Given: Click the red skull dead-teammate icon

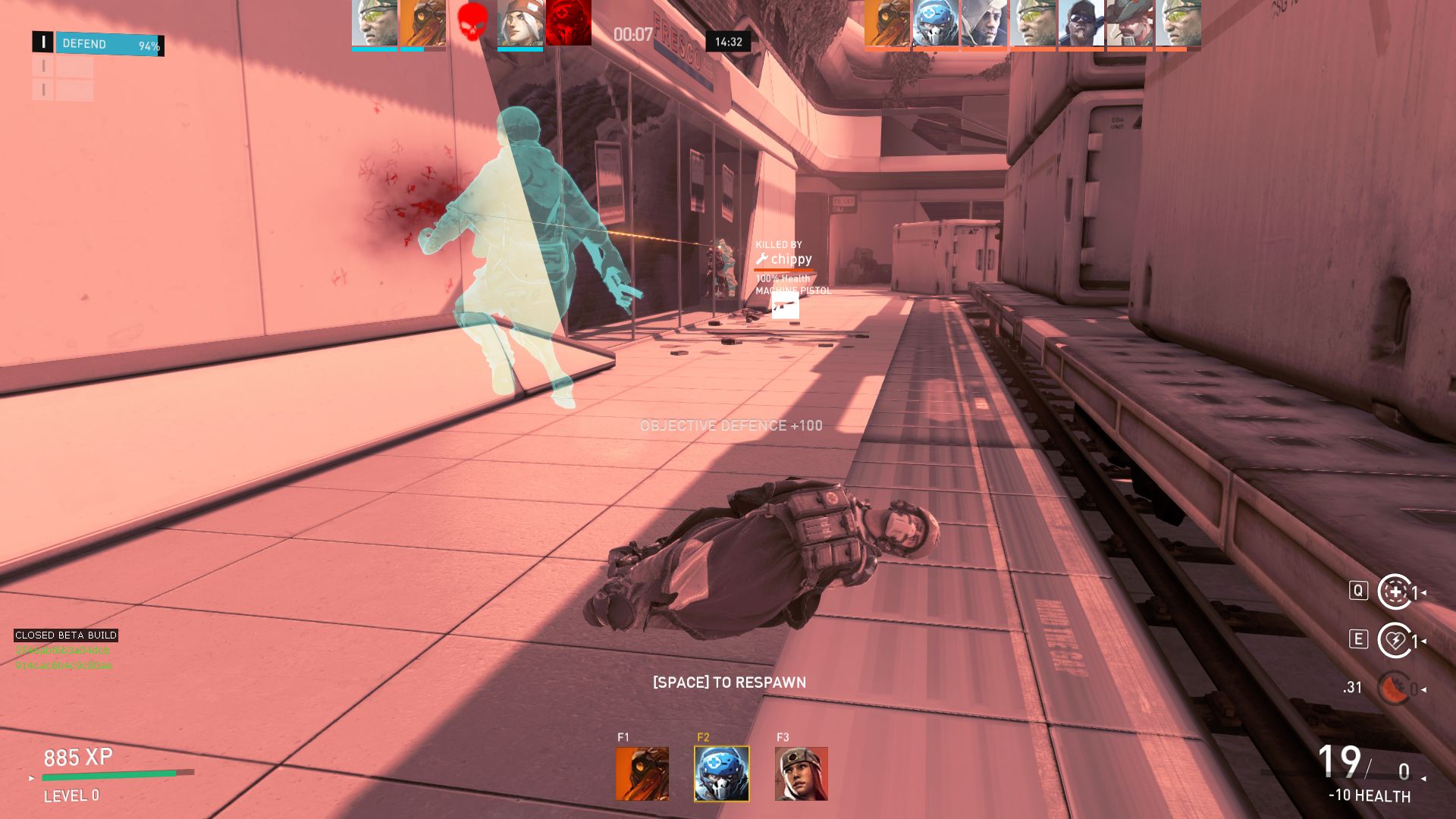Looking at the screenshot, I should [x=472, y=23].
